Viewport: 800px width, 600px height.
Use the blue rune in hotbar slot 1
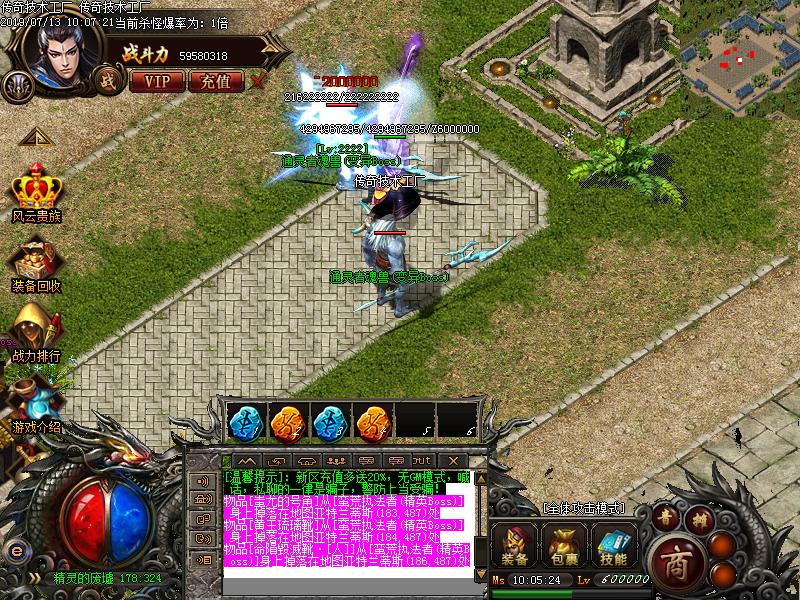coord(245,422)
